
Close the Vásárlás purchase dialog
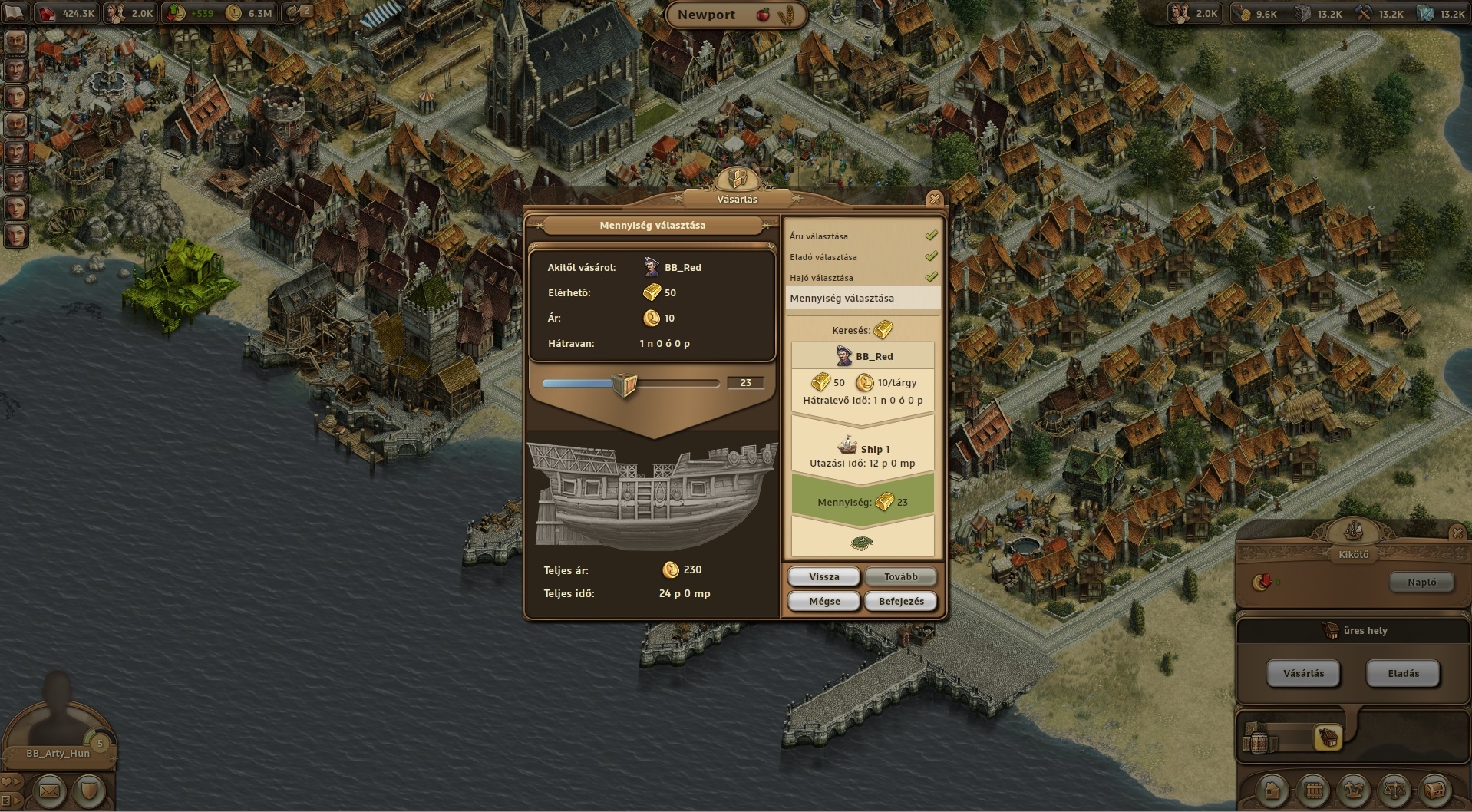click(934, 200)
